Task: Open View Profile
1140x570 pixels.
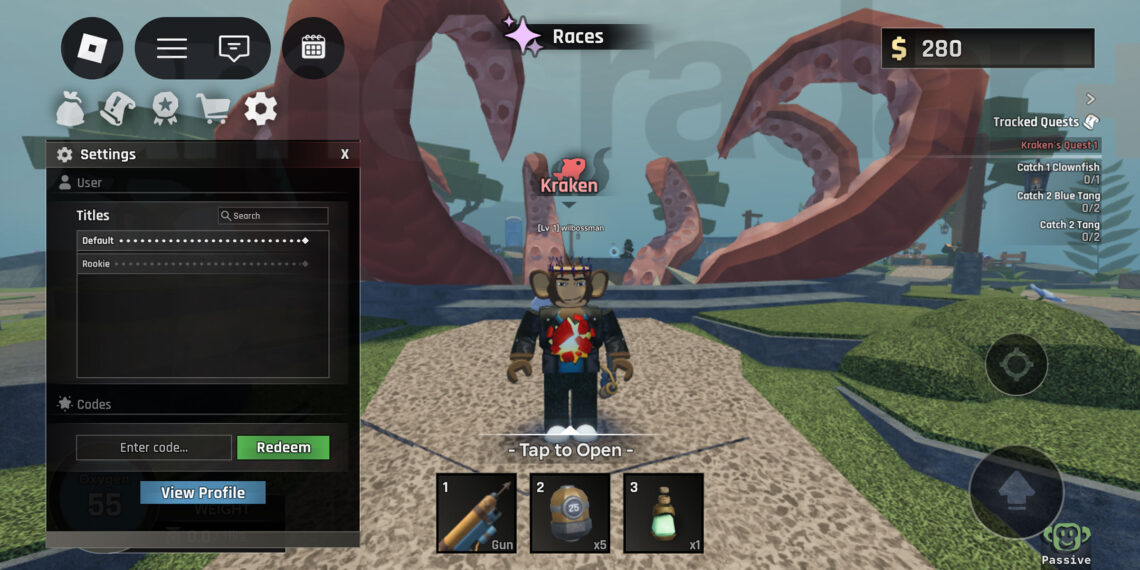Action: pyautogui.click(x=203, y=493)
